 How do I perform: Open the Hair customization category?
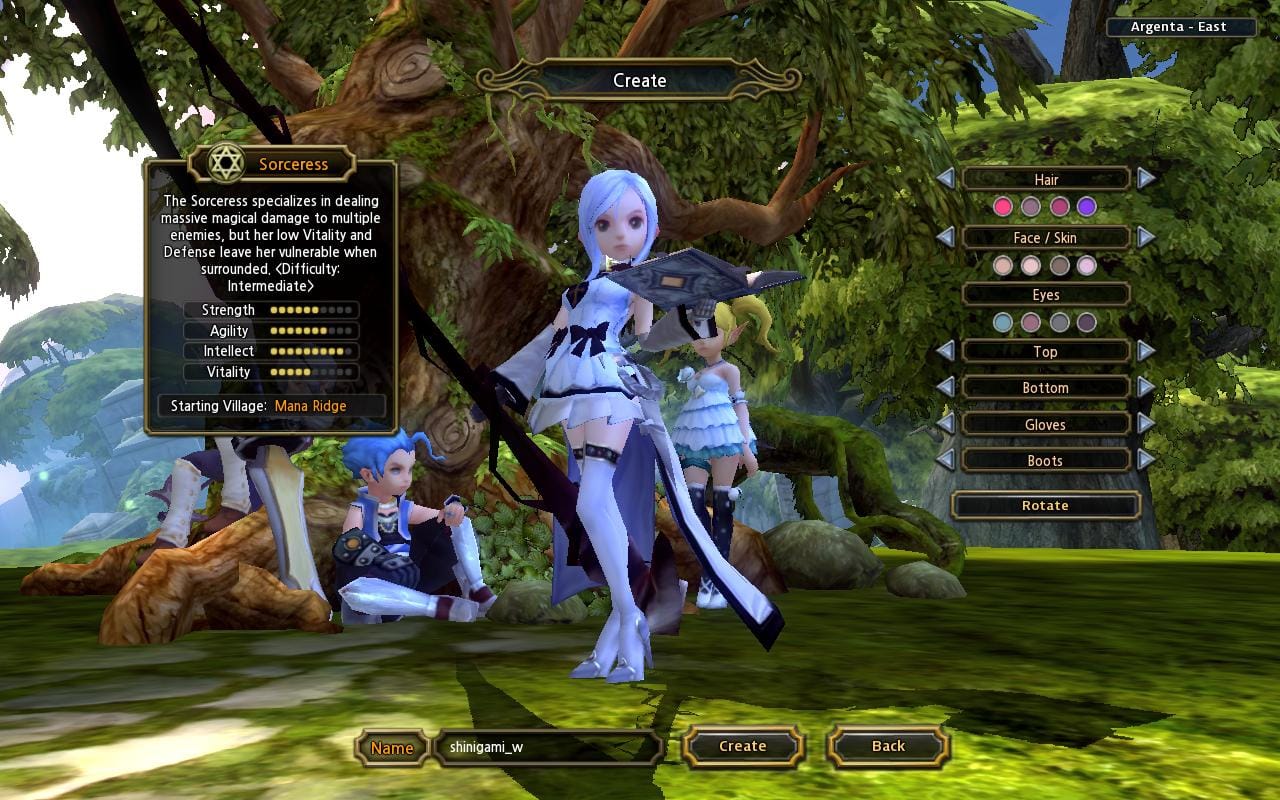click(1046, 180)
